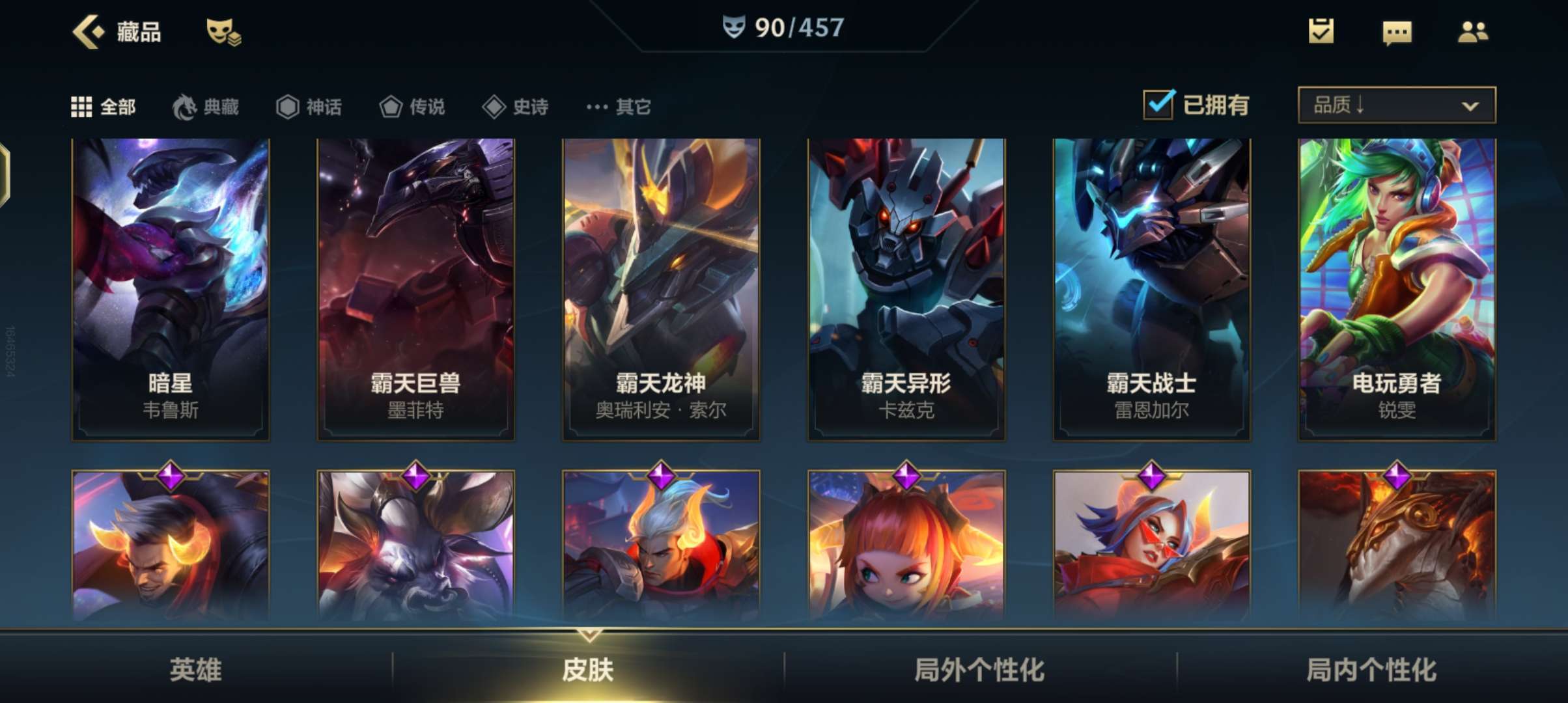Select the 传说 rarity filter

[412, 107]
